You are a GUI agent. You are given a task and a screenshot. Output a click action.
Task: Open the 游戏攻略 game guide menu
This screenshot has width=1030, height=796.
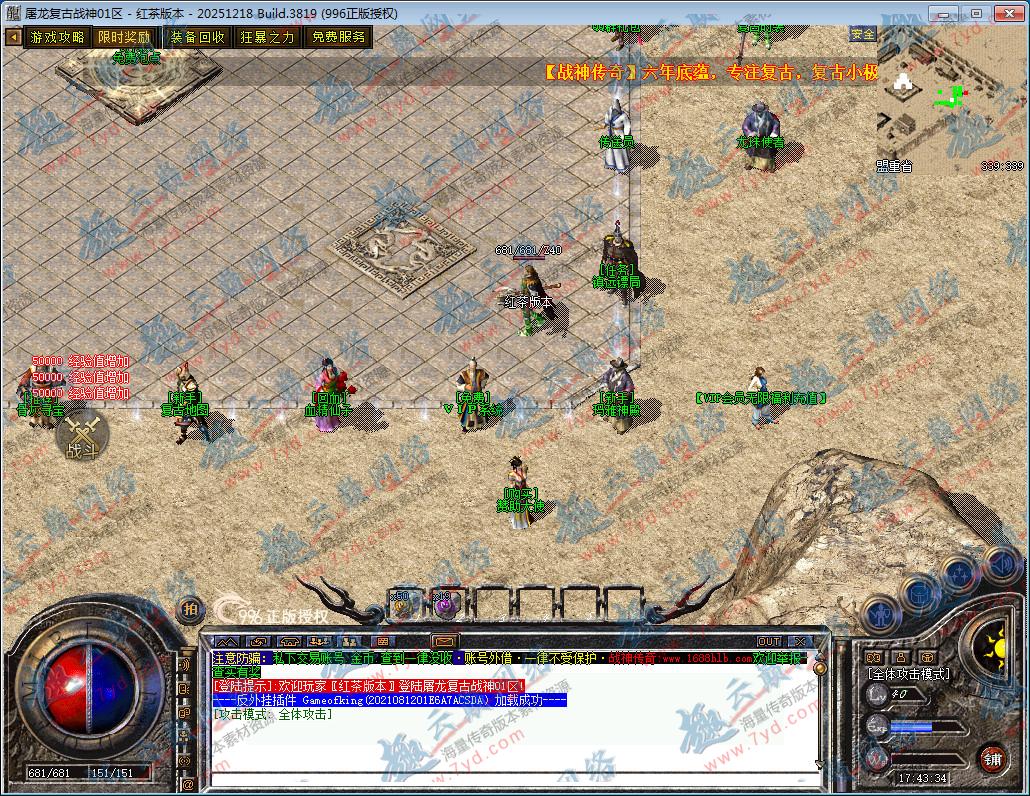[x=57, y=37]
